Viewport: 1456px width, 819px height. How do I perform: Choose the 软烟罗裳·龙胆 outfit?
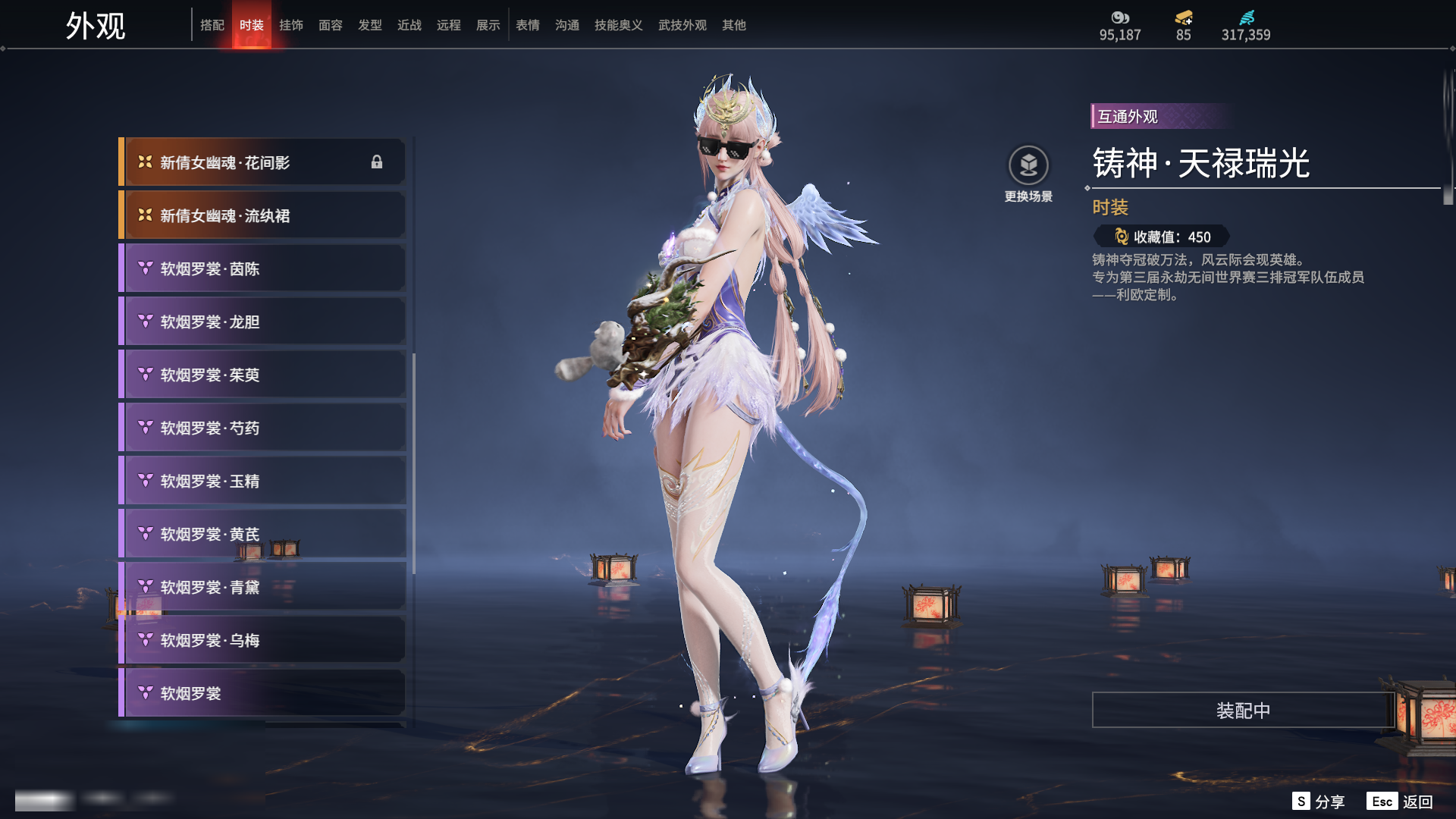coord(262,322)
